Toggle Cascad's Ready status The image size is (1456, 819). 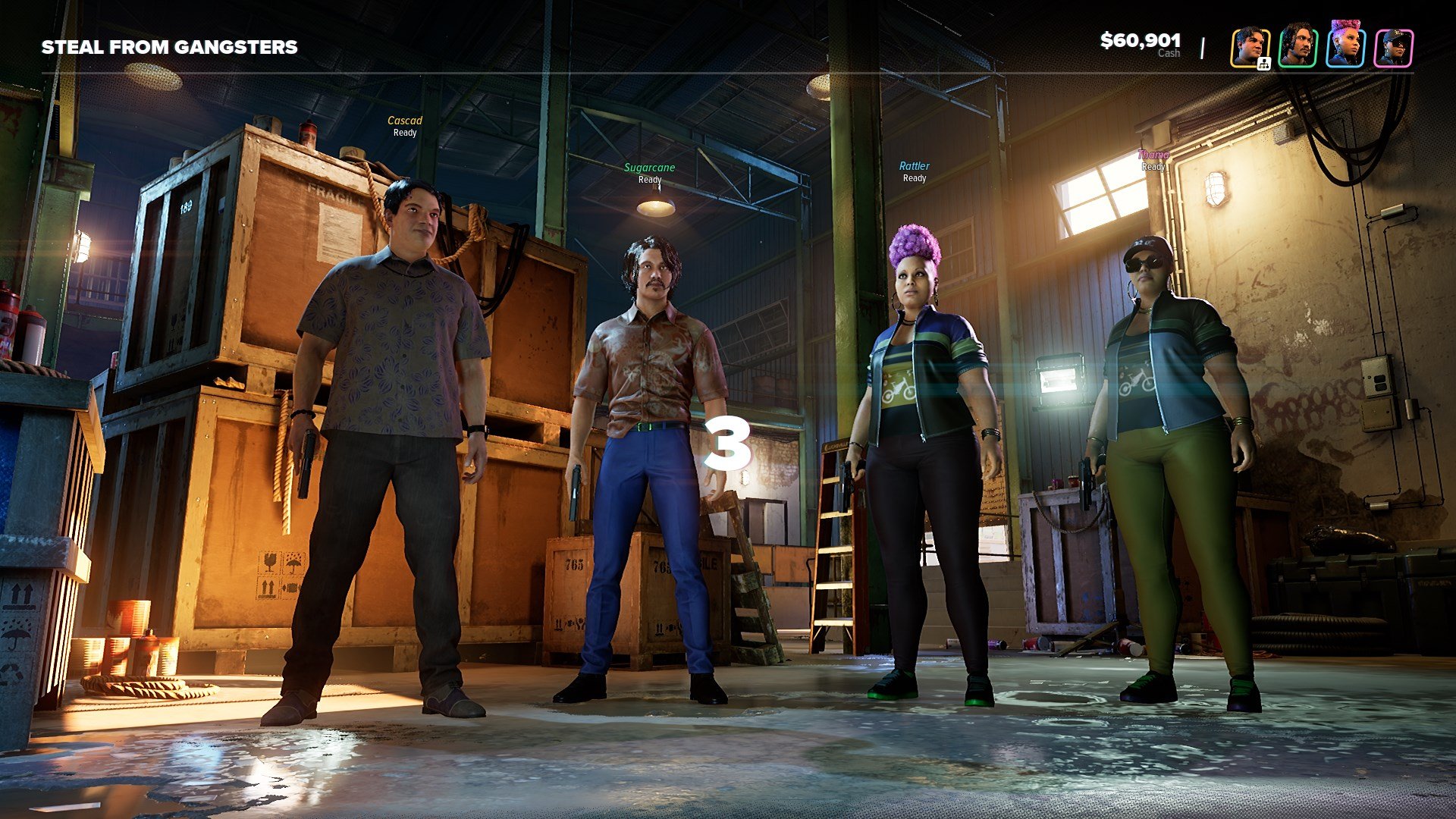(x=404, y=133)
